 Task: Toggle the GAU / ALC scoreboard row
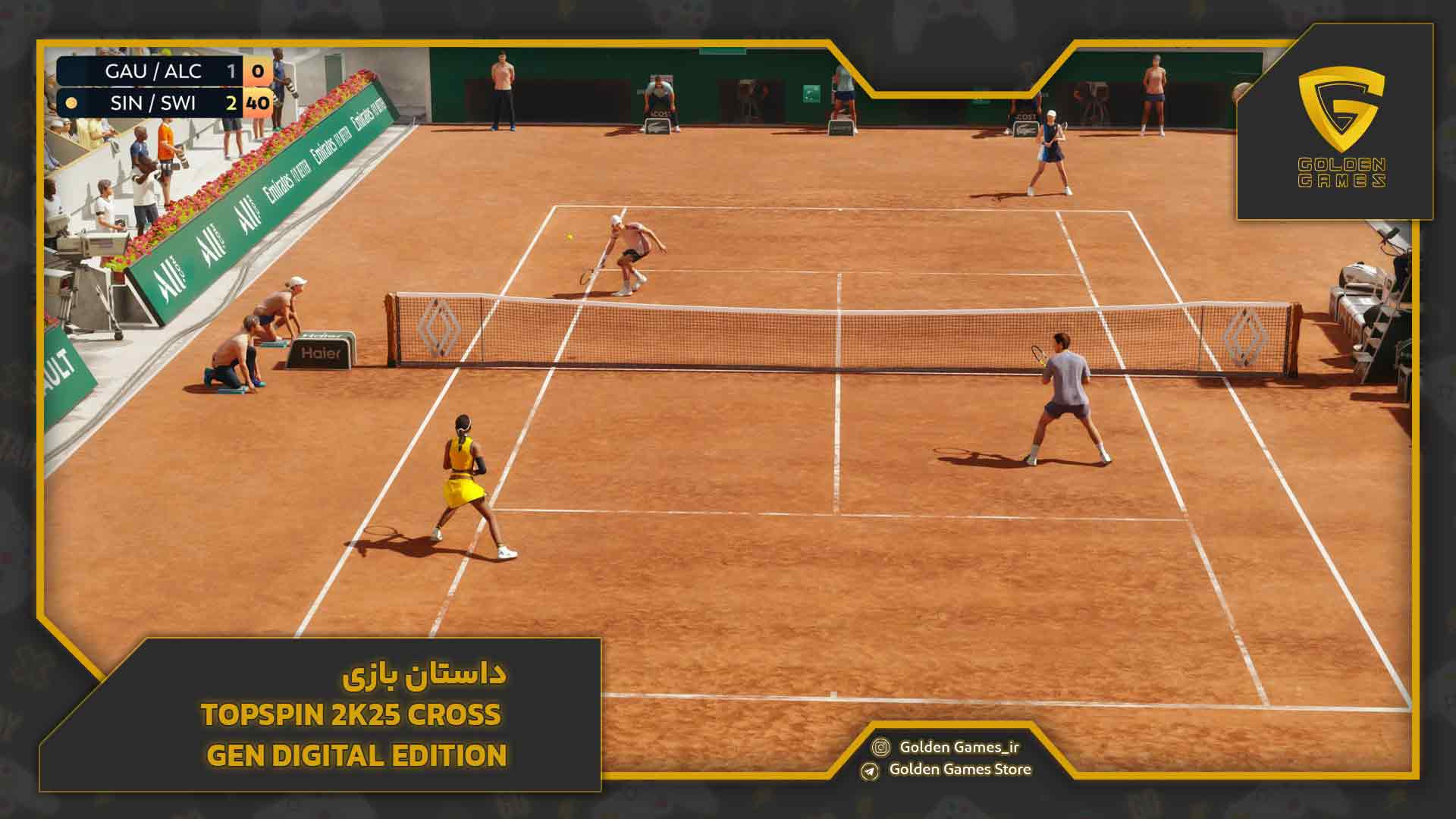click(152, 72)
